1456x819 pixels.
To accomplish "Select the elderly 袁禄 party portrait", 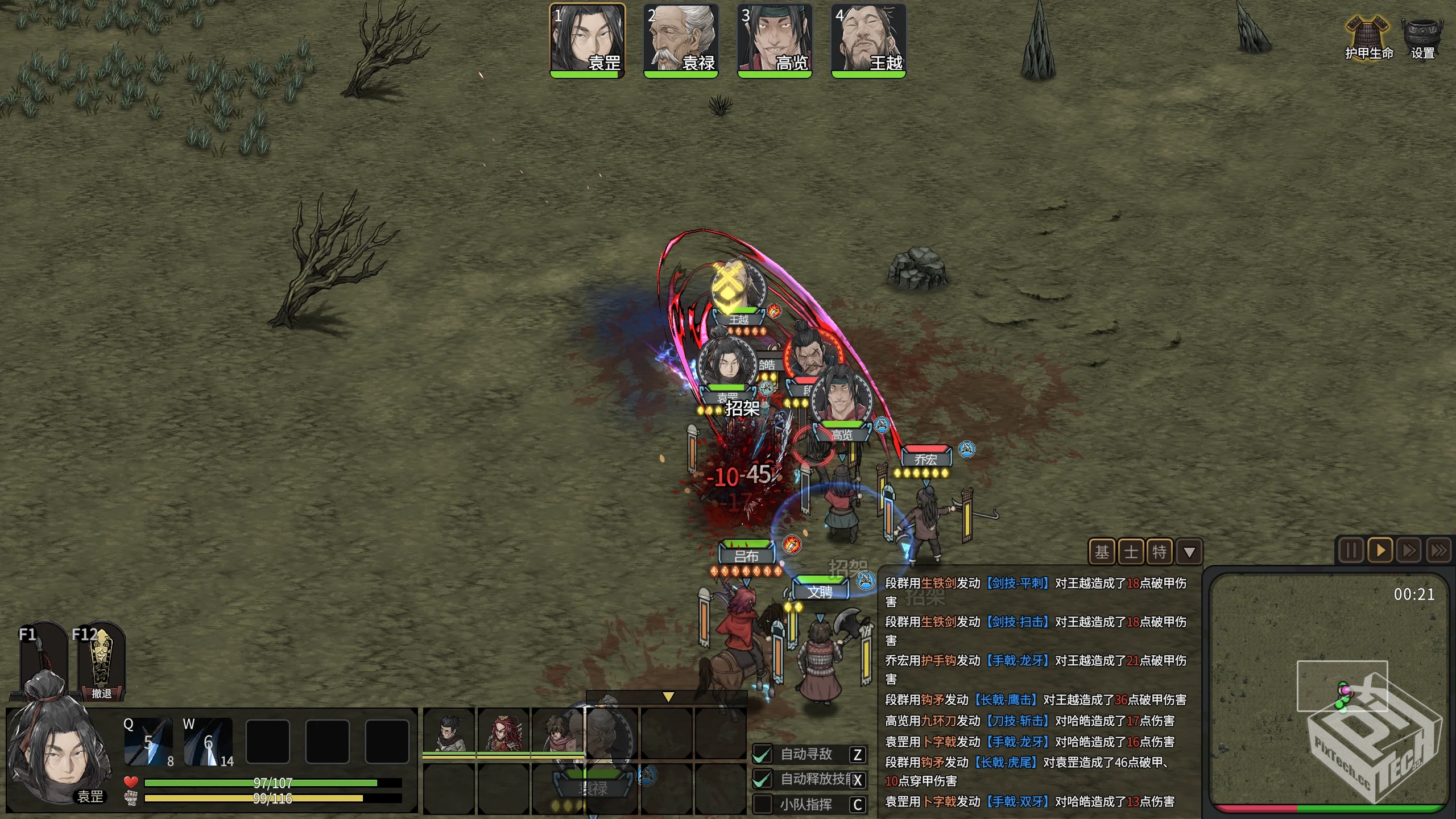I will (x=681, y=39).
